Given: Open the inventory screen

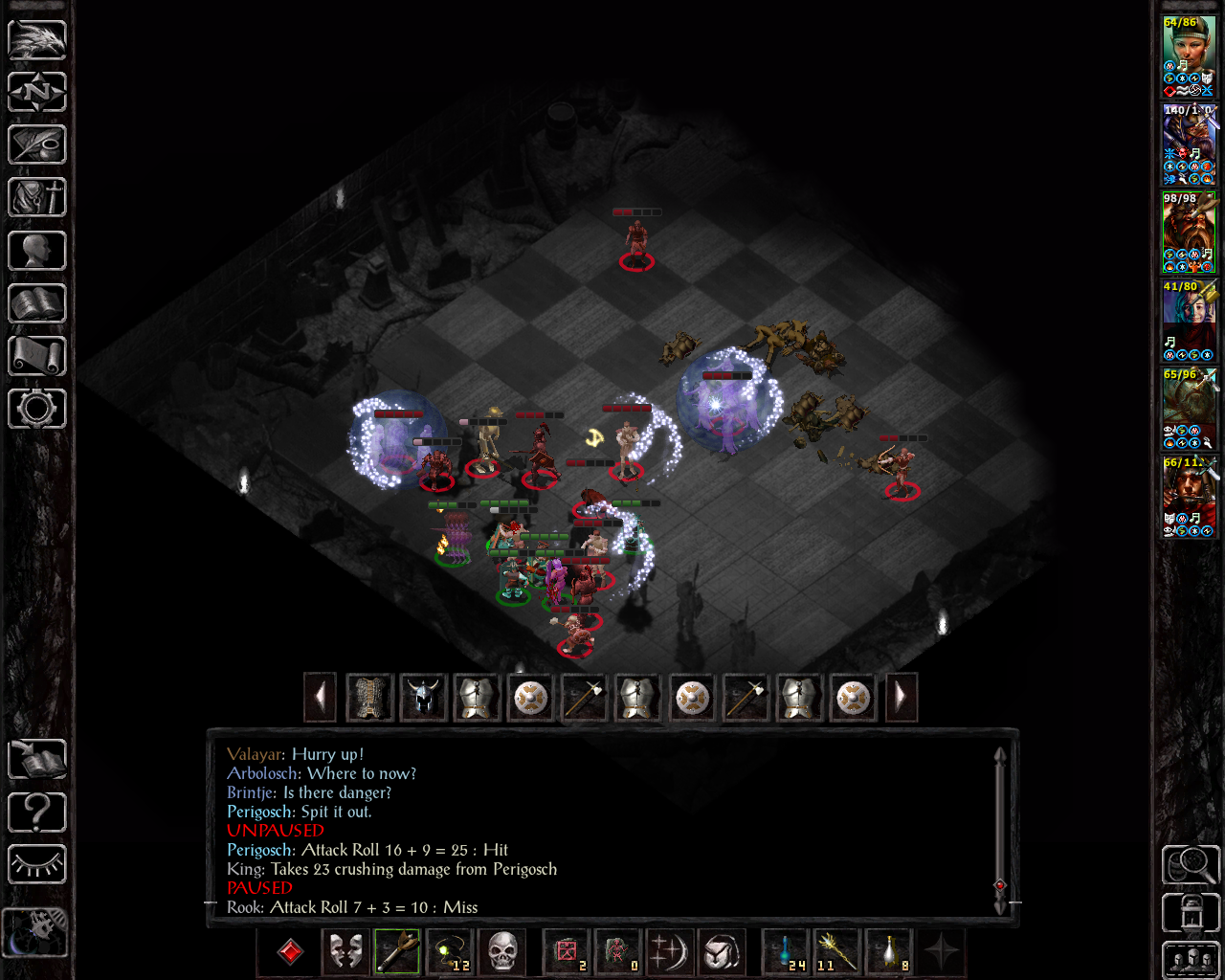Looking at the screenshot, I should click(x=37, y=197).
